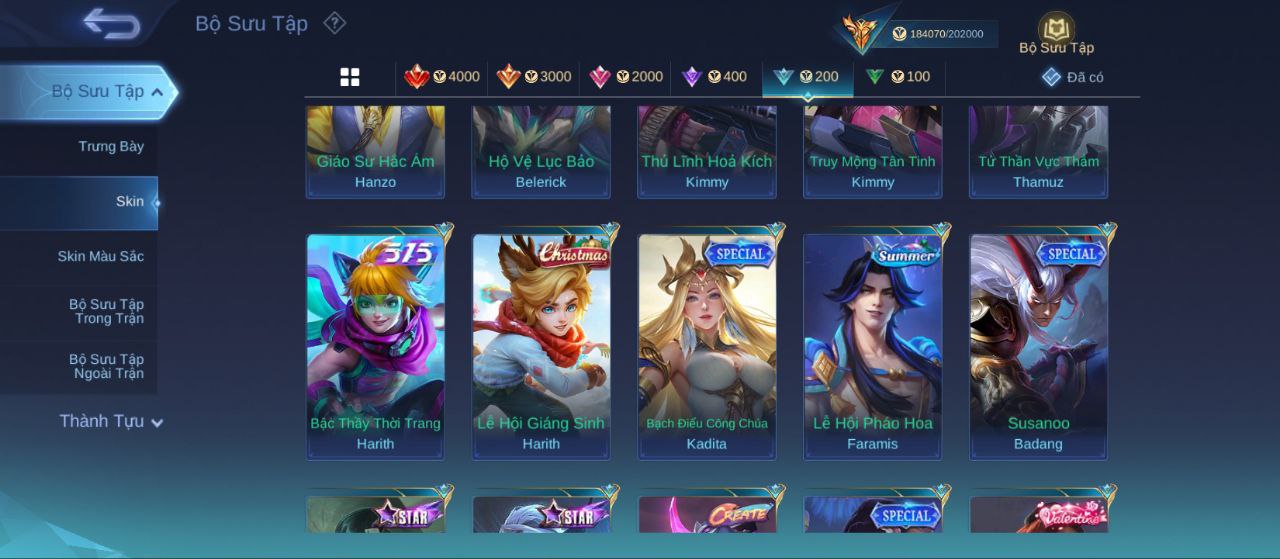Viewport: 1280px width, 559px height.
Task: Show all skins with grid filter
Action: coord(350,77)
